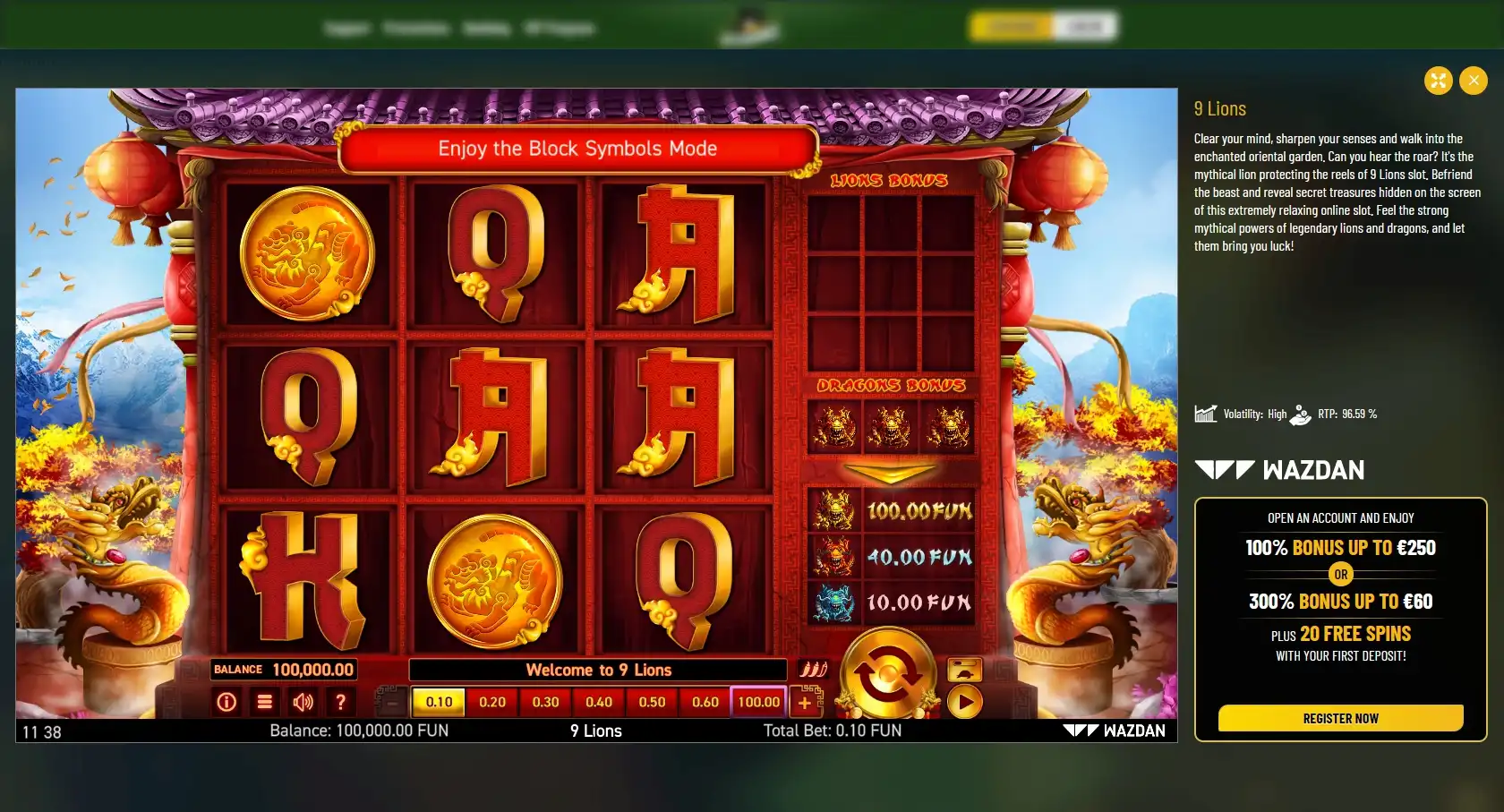The height and width of the screenshot is (812, 1504).
Task: Start autoplay with the play arrow button
Action: (964, 702)
